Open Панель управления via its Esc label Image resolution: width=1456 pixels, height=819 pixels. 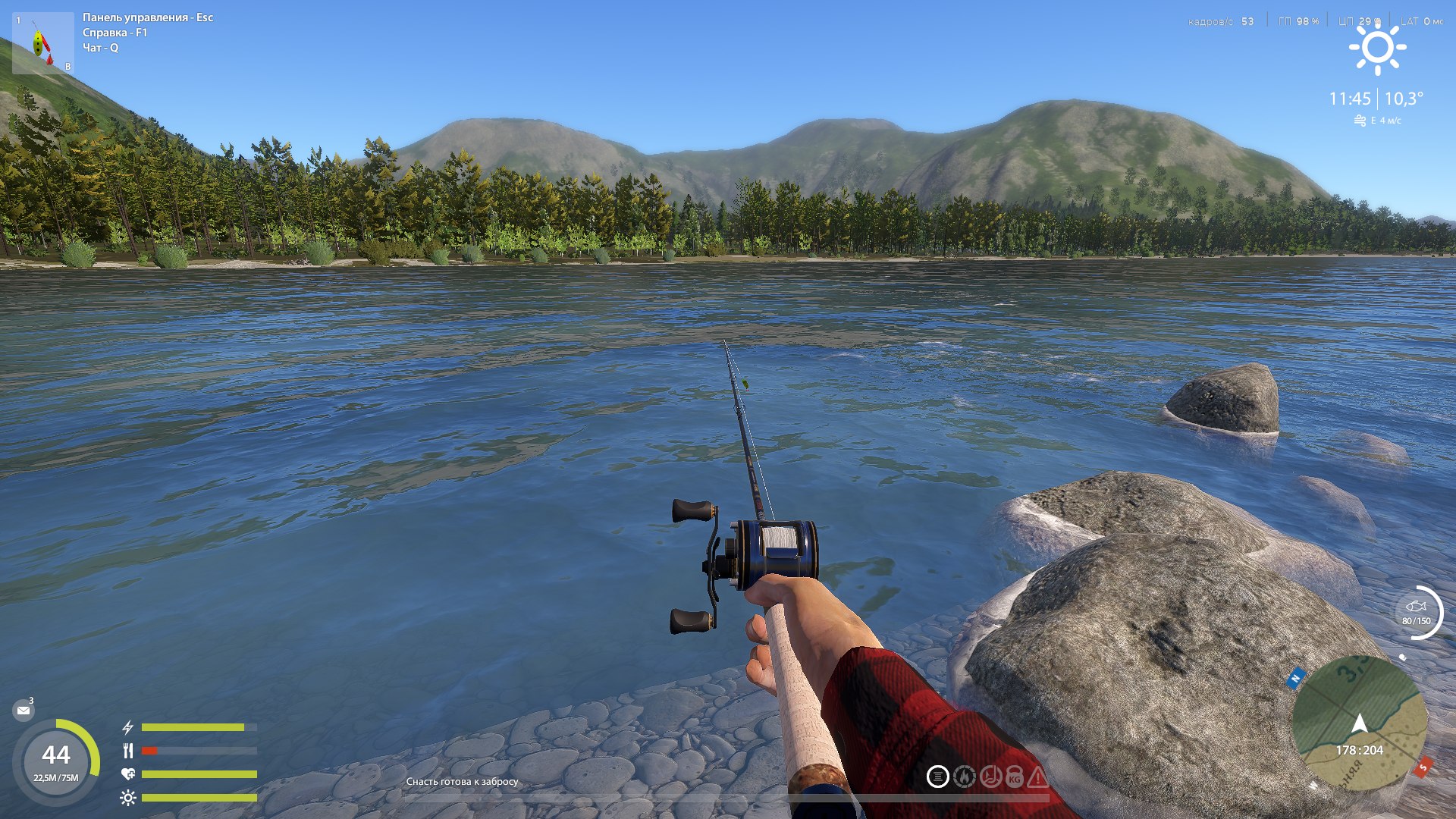pyautogui.click(x=147, y=17)
